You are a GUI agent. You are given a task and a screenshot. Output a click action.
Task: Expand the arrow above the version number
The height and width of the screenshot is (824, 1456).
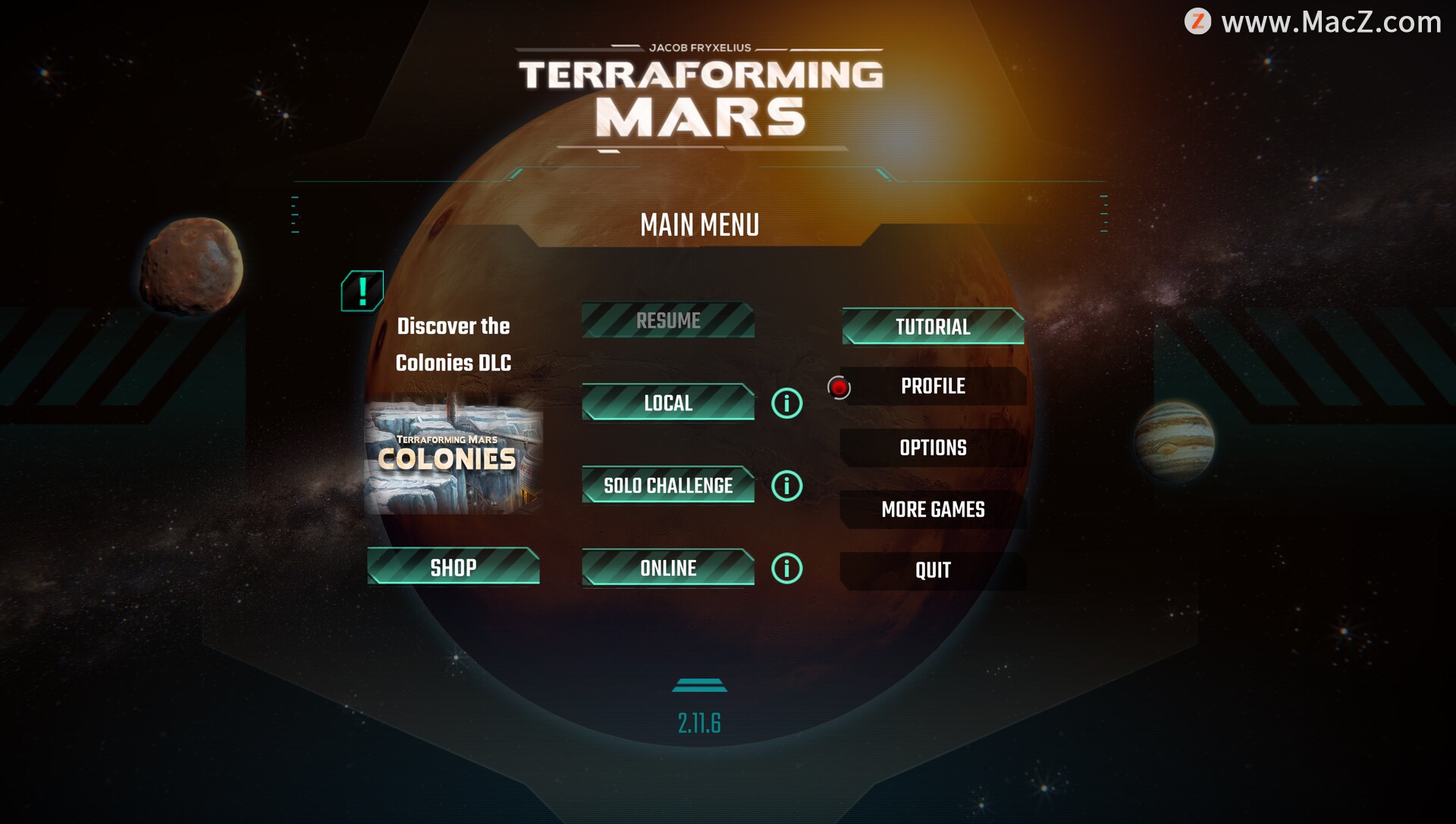pos(699,685)
